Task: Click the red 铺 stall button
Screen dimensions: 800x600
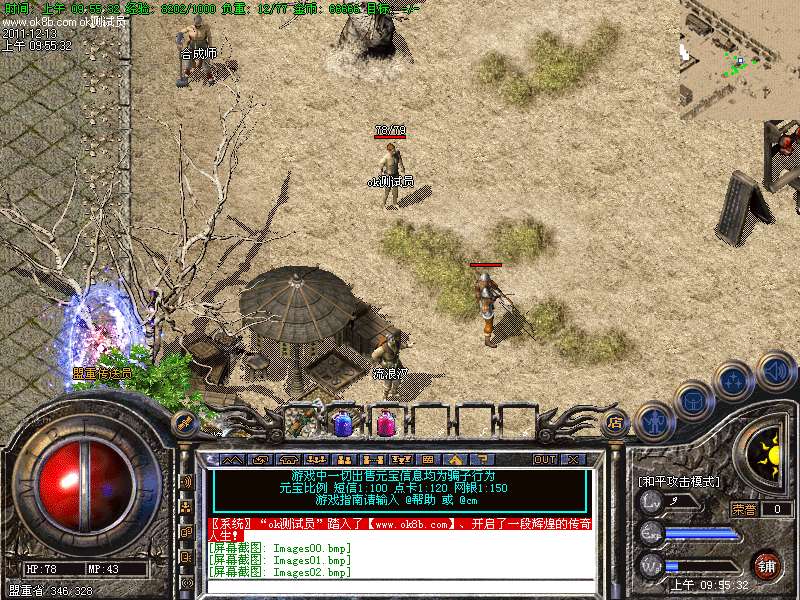Action: [767, 565]
